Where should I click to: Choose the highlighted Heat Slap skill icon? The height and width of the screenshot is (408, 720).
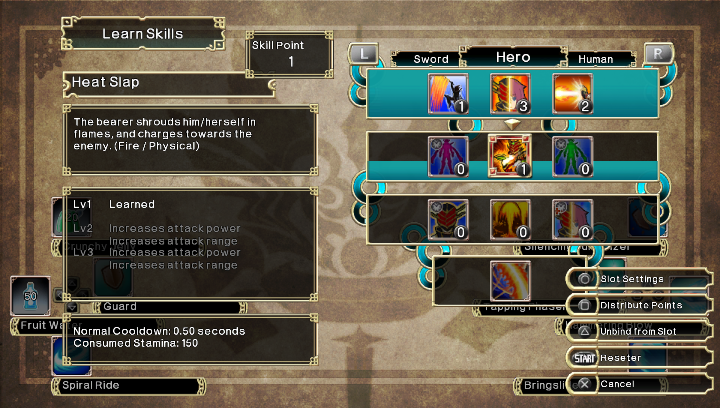[x=509, y=155]
